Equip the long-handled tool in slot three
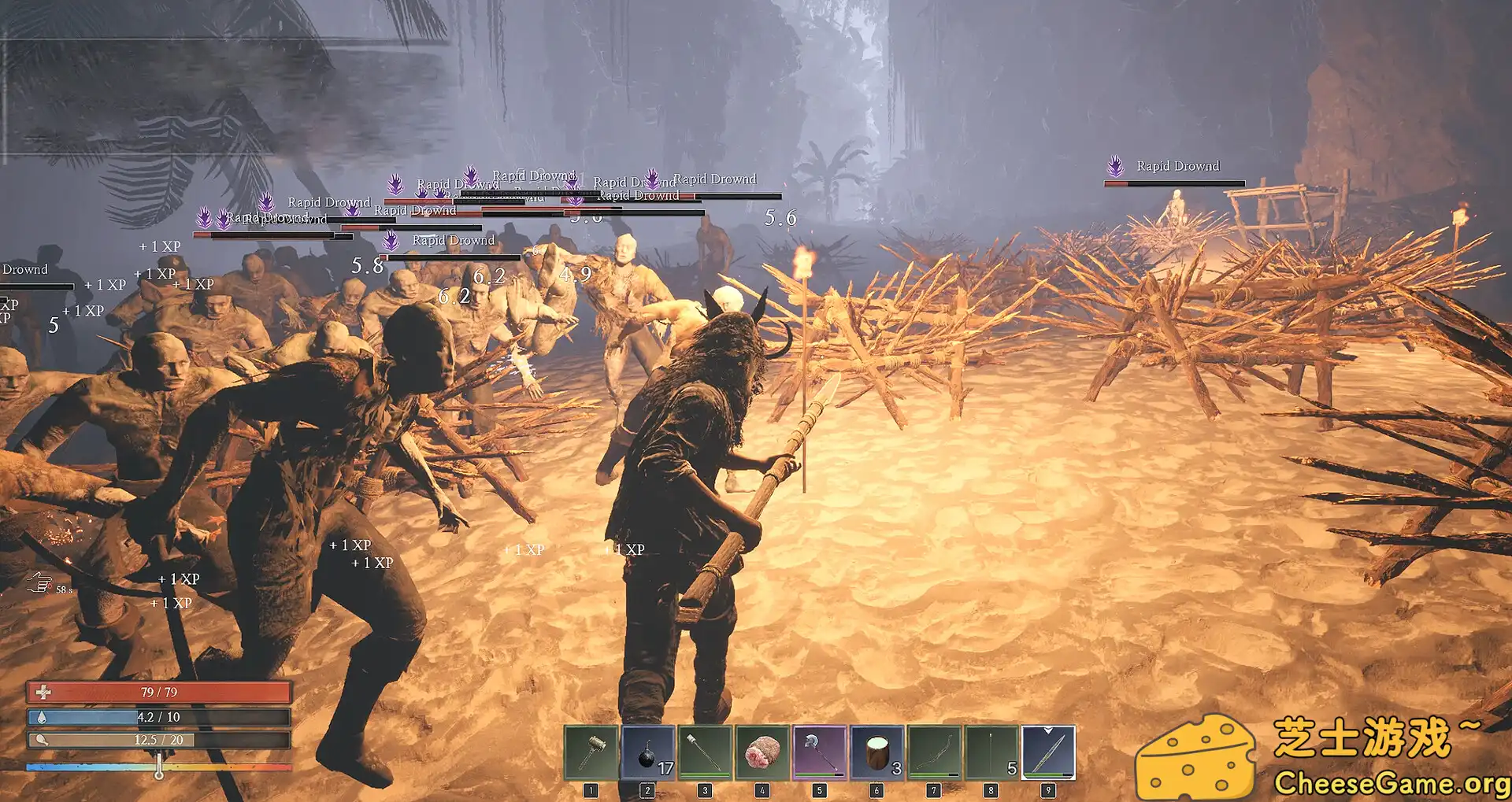 705,752
